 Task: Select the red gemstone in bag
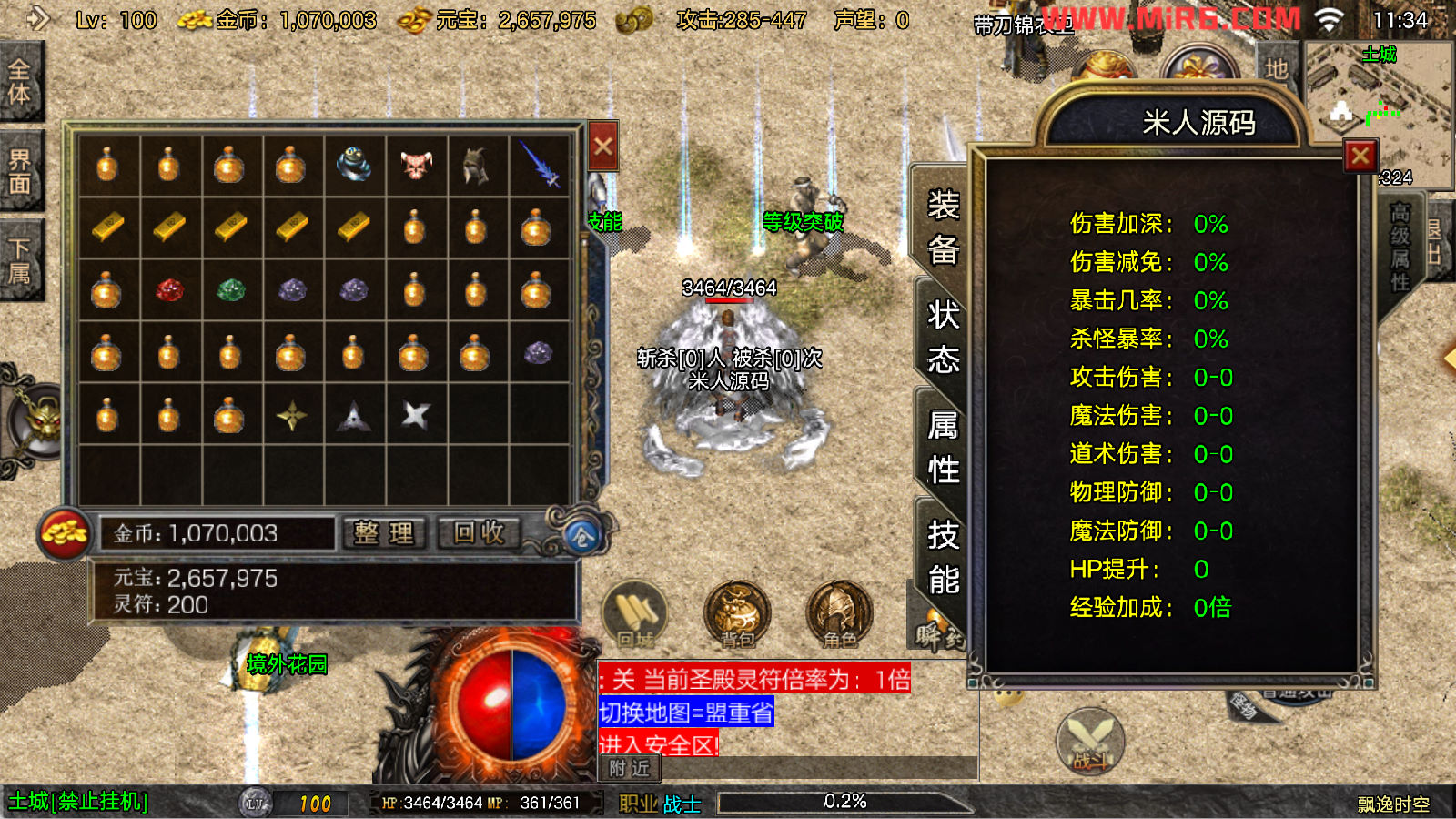pos(169,290)
